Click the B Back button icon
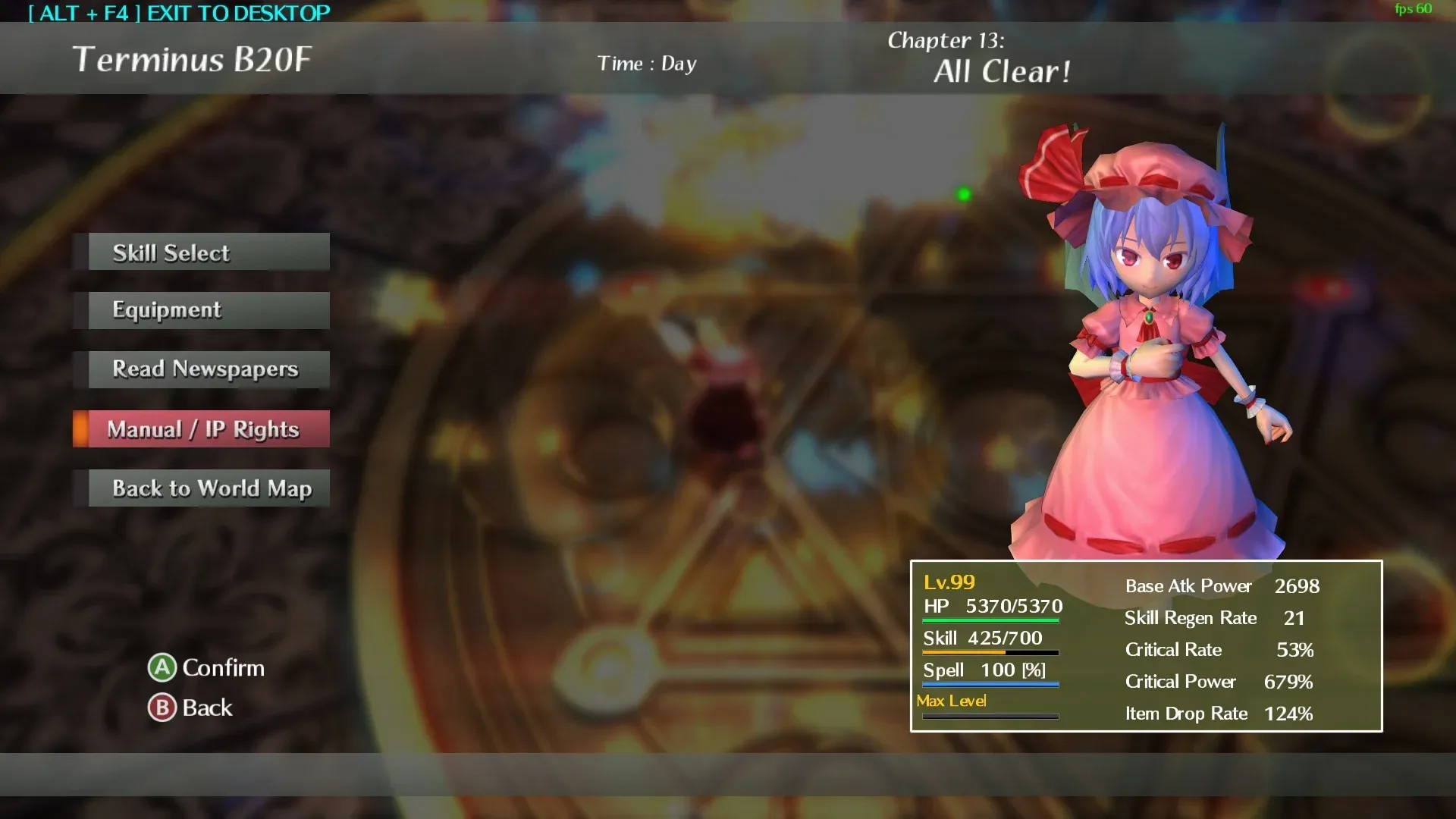Screen dimensions: 1456x819 click(162, 708)
